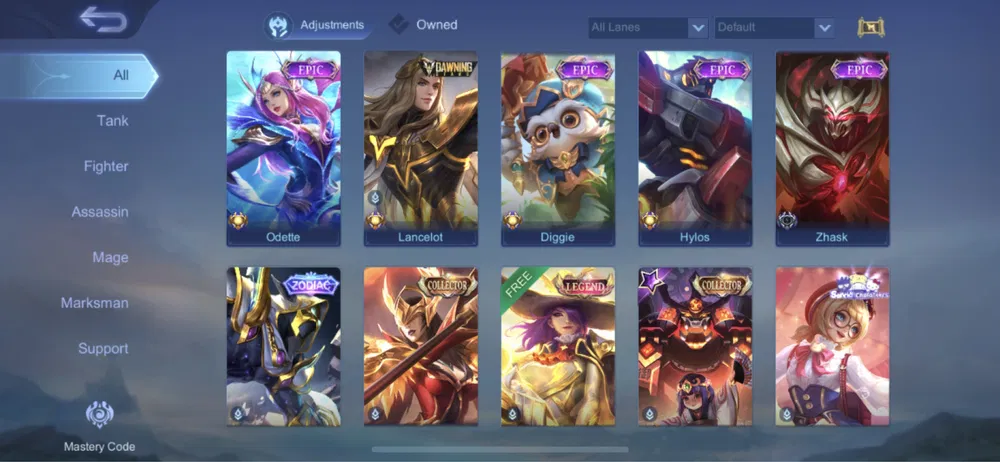Select the All heroes category
Image resolution: width=1000 pixels, height=462 pixels.
pos(120,75)
